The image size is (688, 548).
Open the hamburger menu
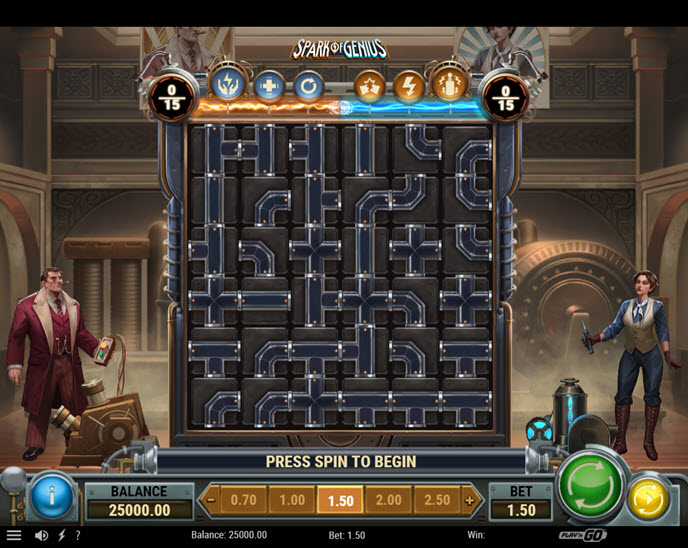coord(14,535)
